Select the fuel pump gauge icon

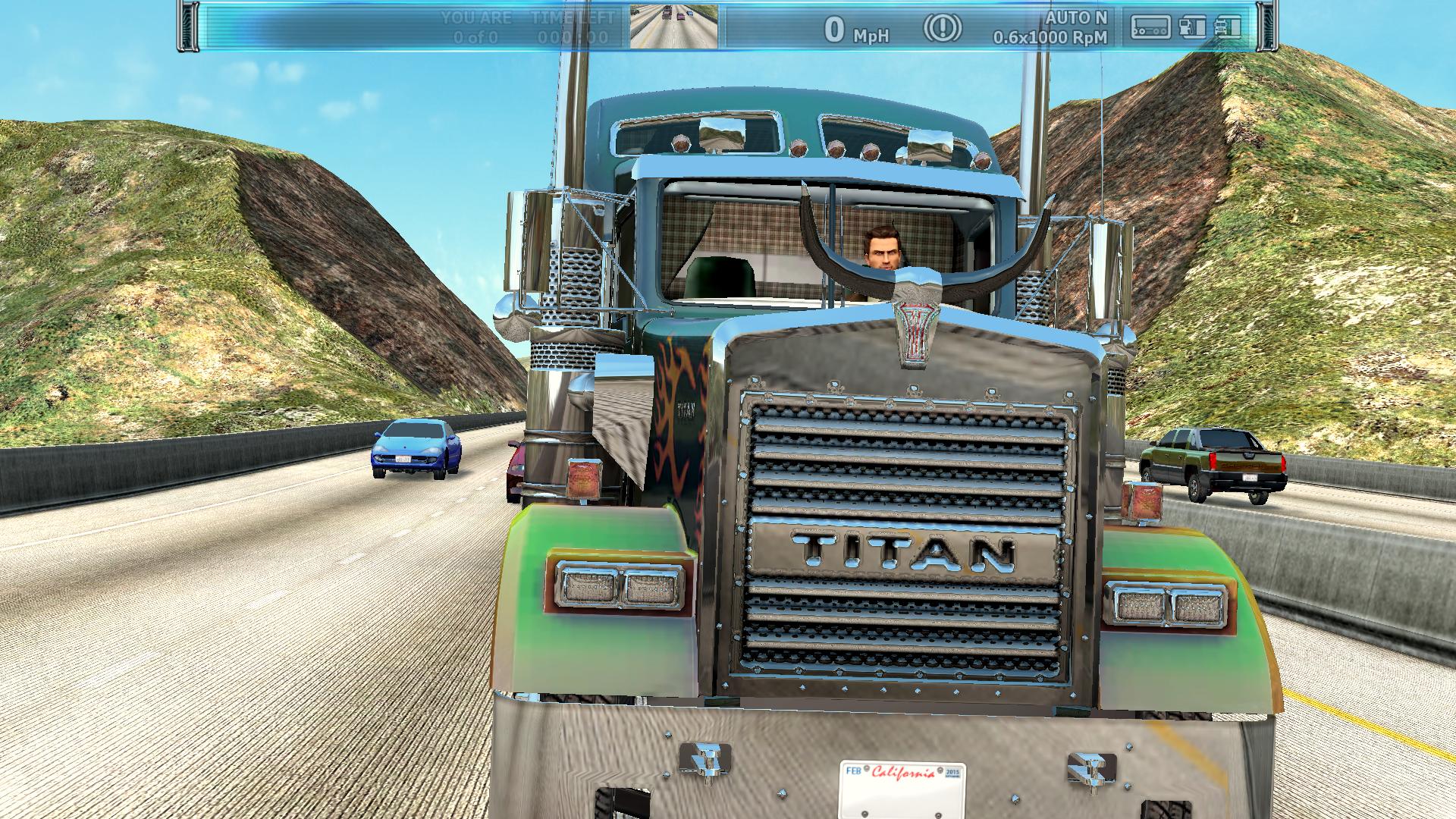tap(1192, 27)
